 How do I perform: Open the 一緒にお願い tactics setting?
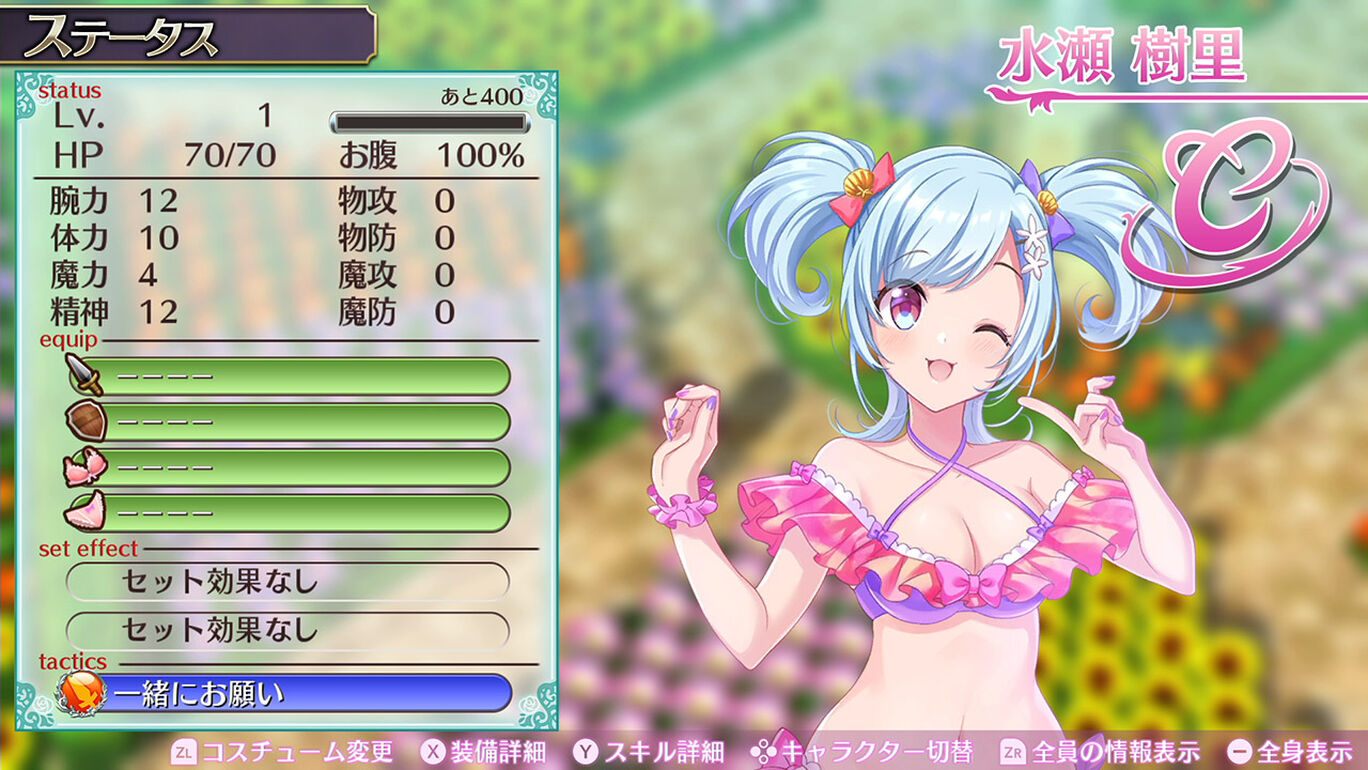tap(290, 693)
